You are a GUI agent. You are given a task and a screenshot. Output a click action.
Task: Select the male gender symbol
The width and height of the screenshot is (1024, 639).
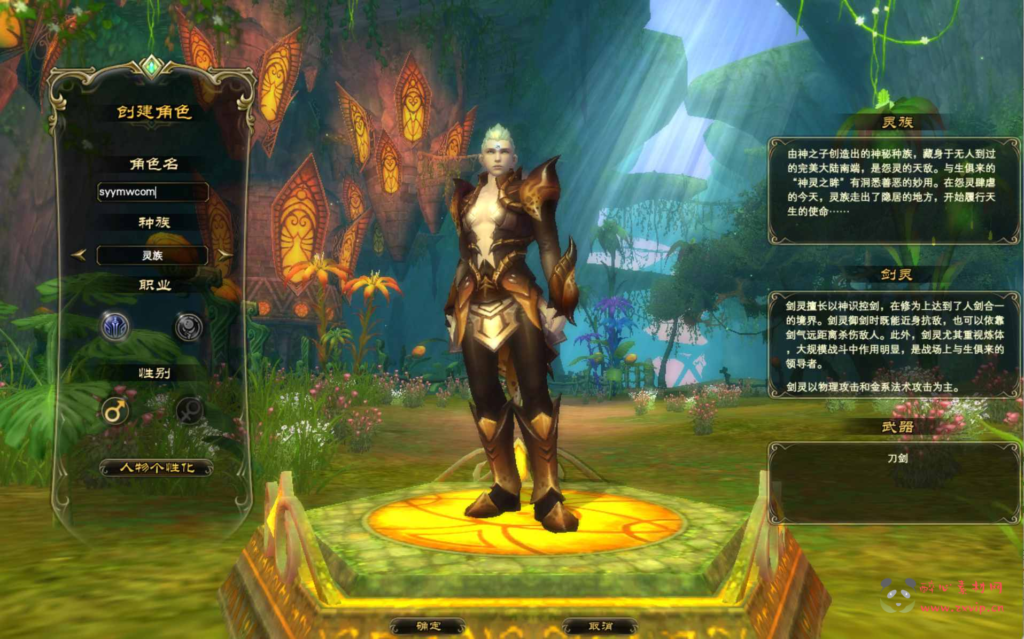pos(115,410)
